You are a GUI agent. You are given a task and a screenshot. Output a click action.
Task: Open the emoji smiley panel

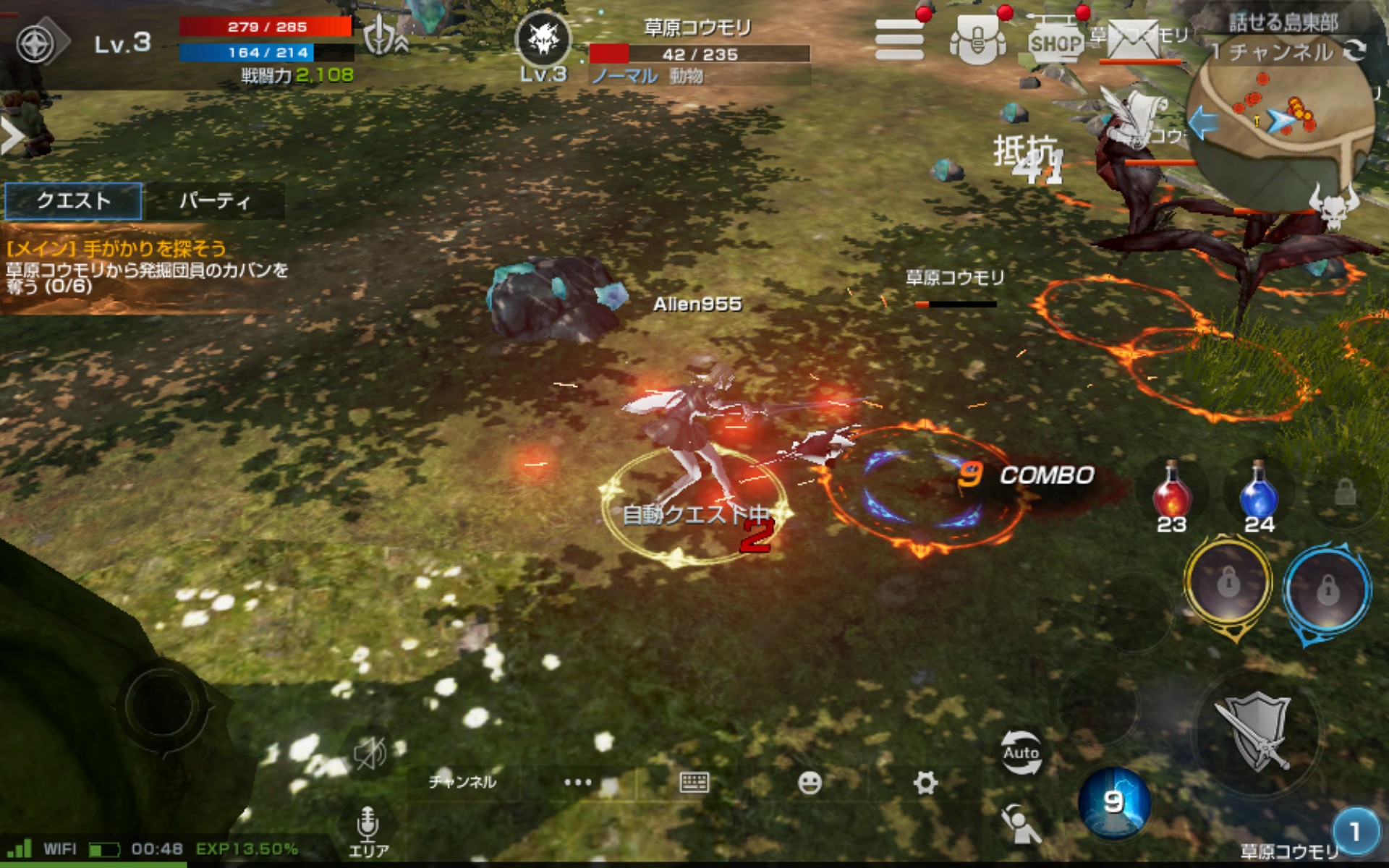[810, 782]
